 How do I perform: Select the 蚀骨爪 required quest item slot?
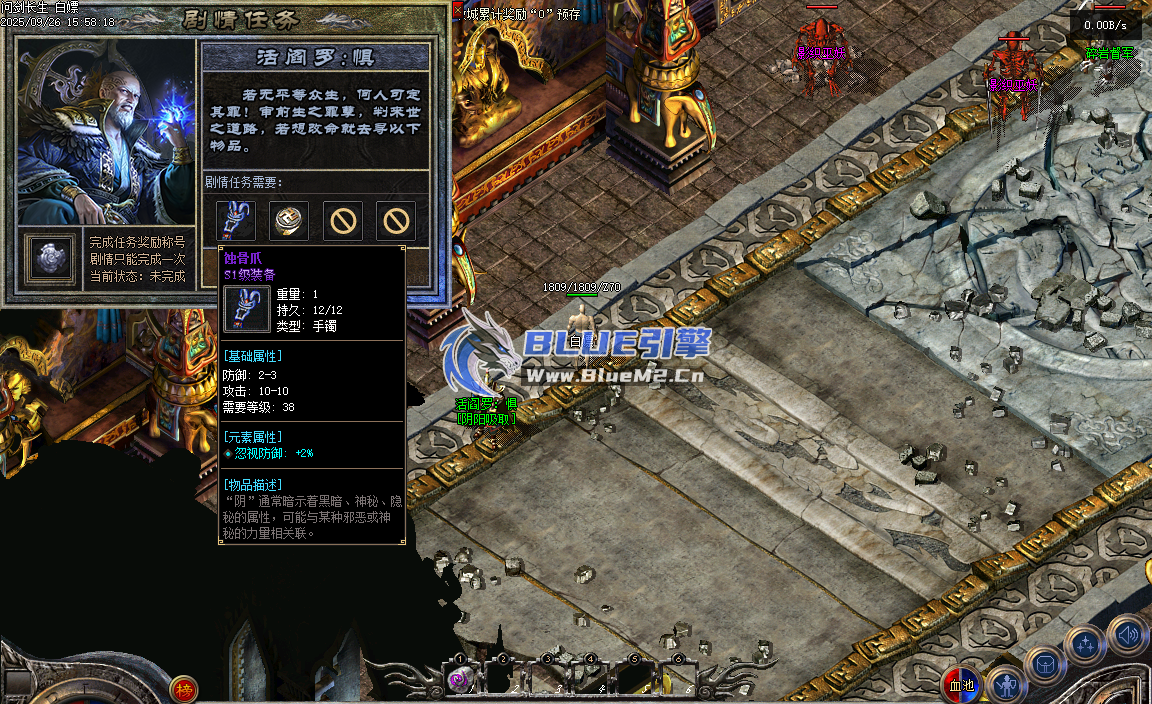click(x=236, y=220)
